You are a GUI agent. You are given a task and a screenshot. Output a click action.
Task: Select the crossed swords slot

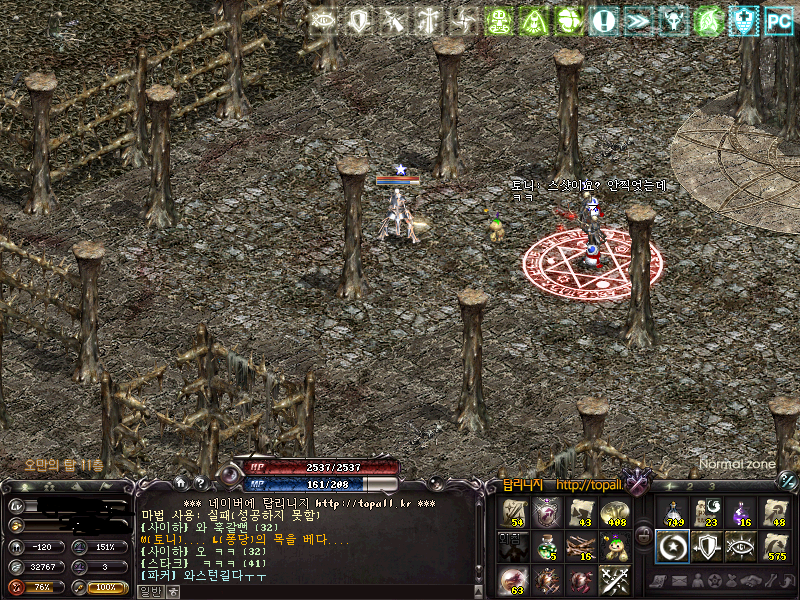613,580
